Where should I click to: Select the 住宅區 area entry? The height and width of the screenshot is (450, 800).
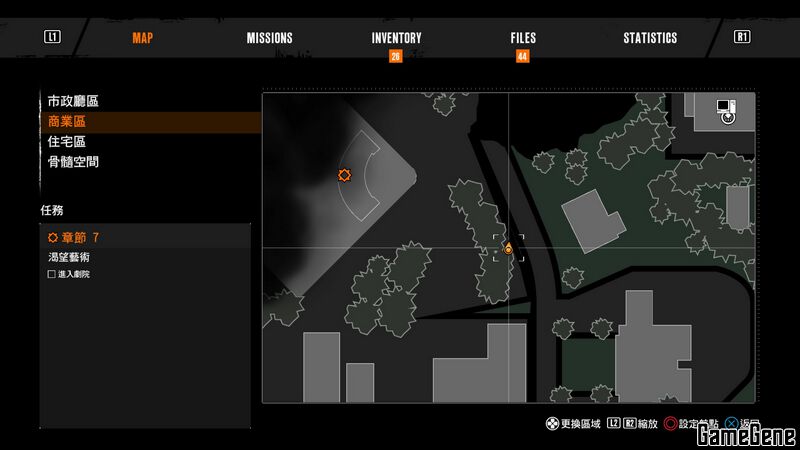(x=67, y=141)
